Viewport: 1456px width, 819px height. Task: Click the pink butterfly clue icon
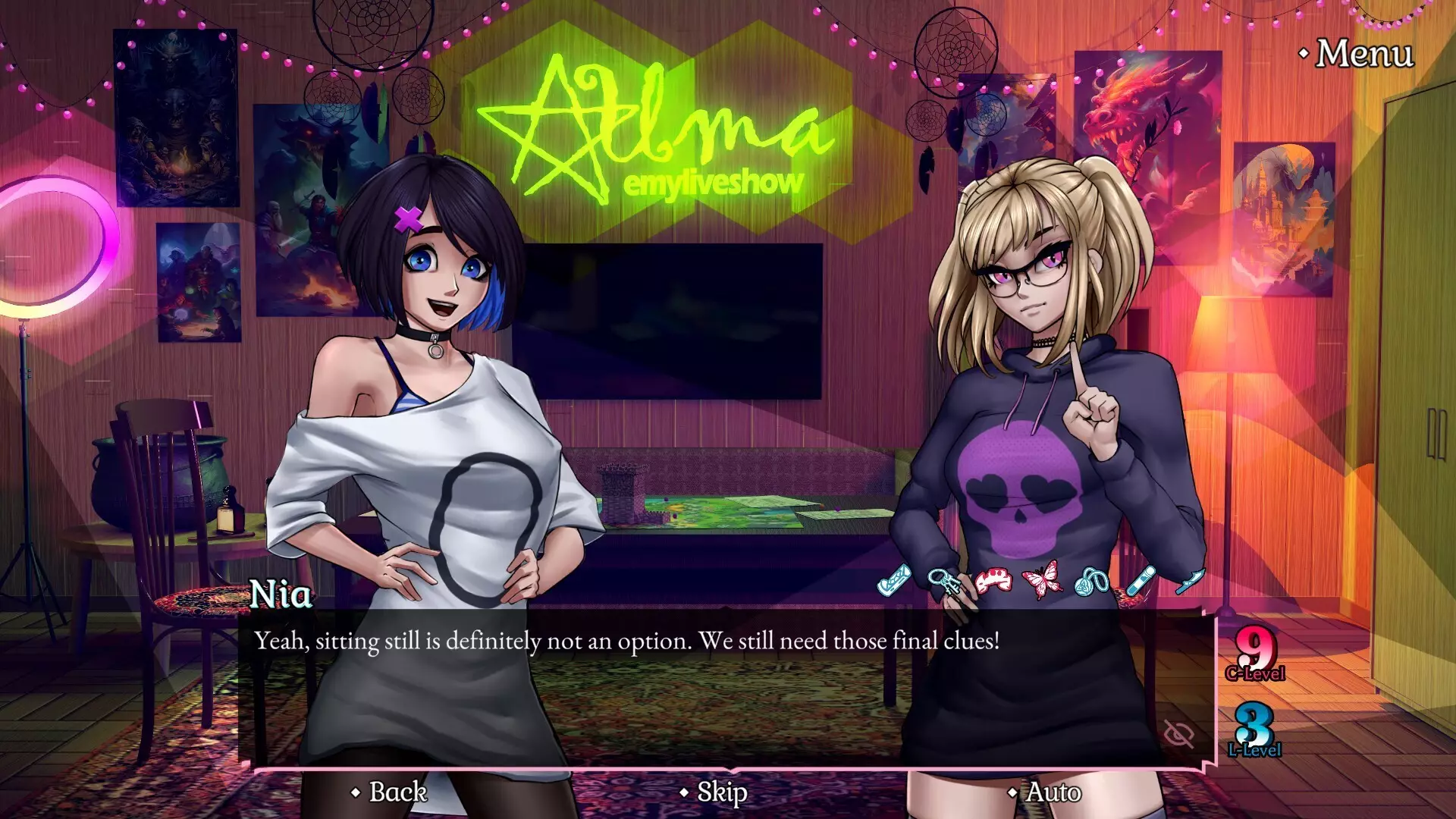point(1042,581)
